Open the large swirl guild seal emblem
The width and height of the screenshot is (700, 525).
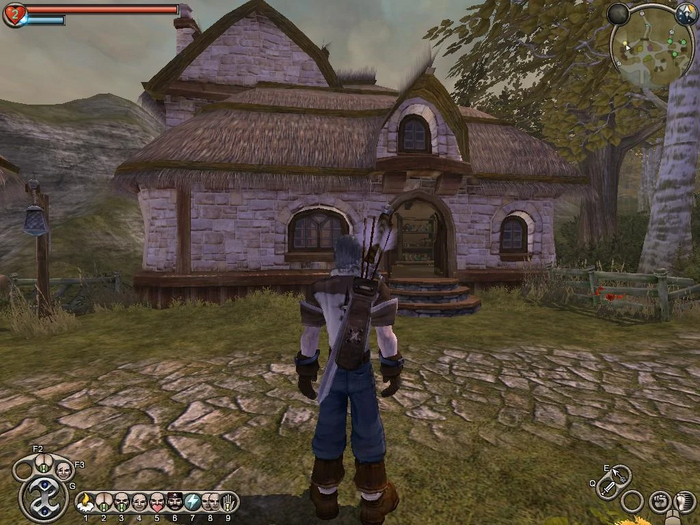click(x=44, y=497)
